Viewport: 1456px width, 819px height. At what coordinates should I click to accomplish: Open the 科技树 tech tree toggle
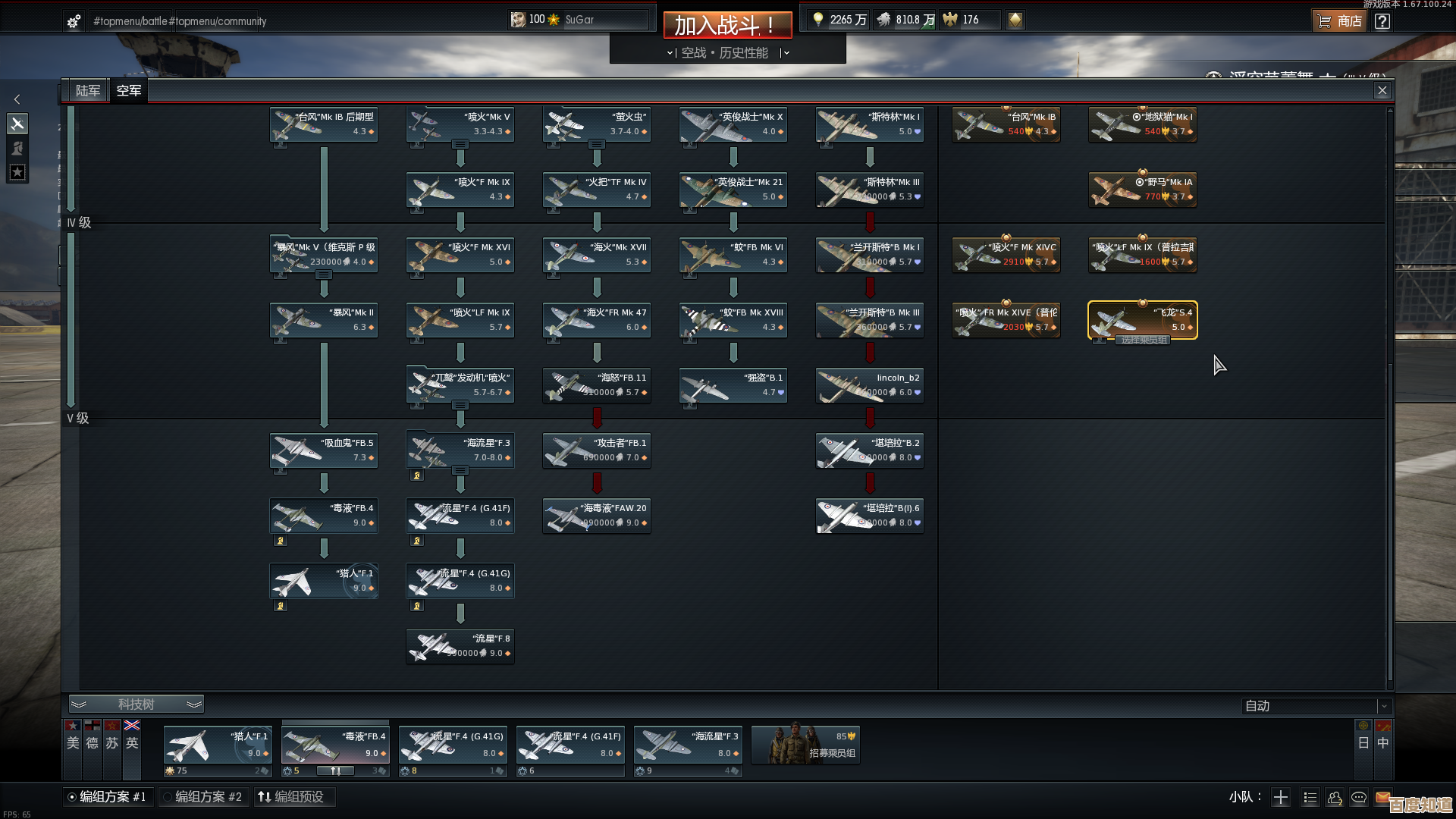pyautogui.click(x=136, y=704)
